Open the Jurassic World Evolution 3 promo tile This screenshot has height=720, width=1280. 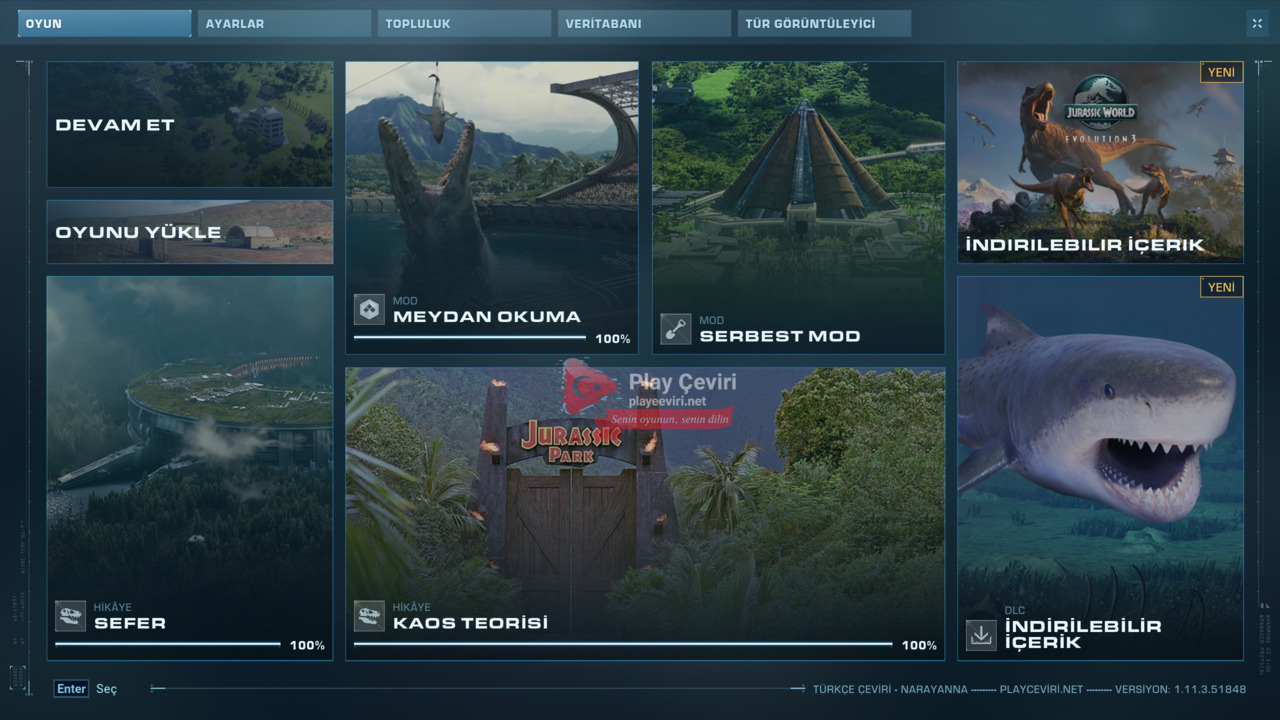pyautogui.click(x=1100, y=162)
